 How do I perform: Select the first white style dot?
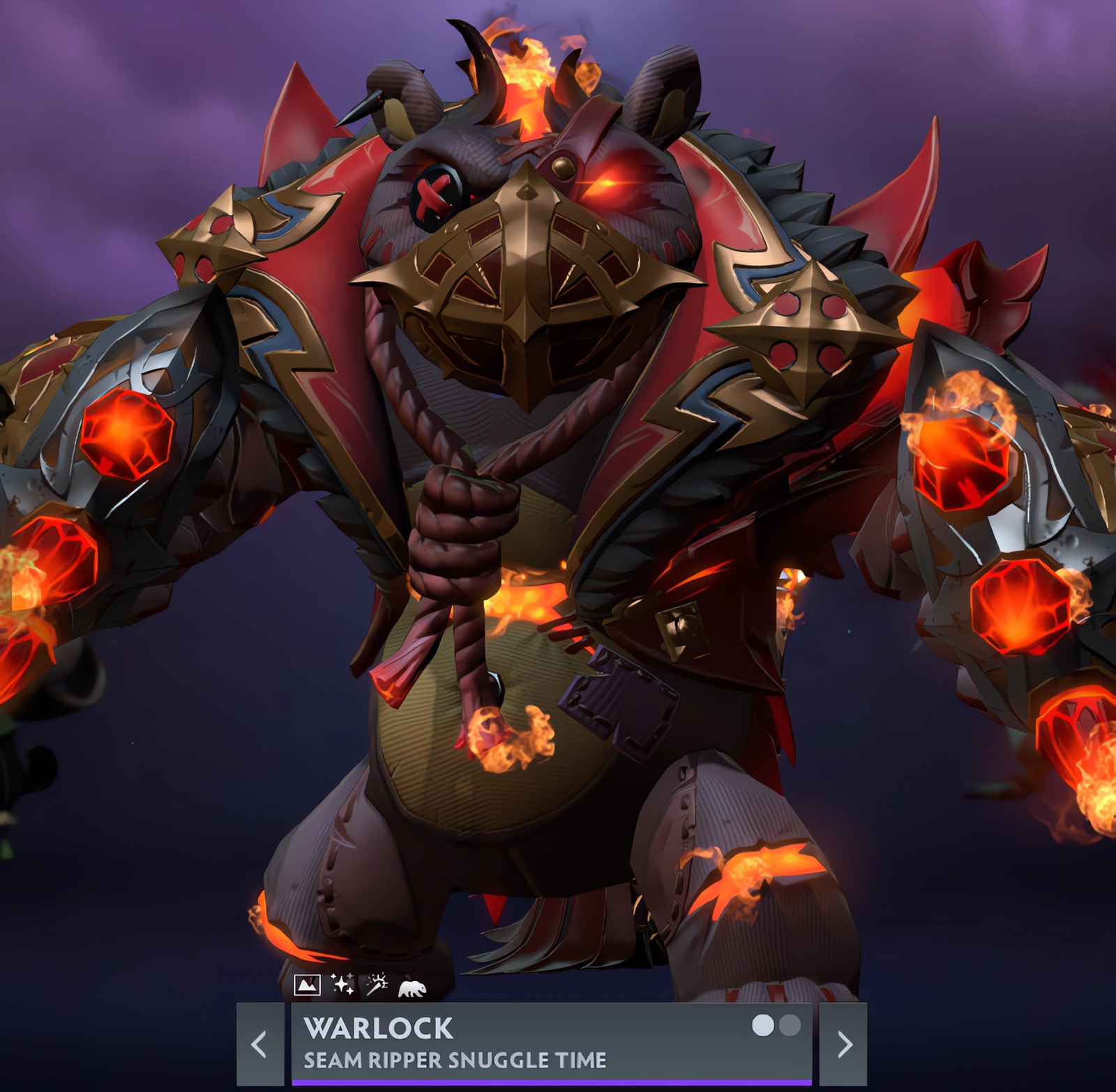click(763, 1025)
